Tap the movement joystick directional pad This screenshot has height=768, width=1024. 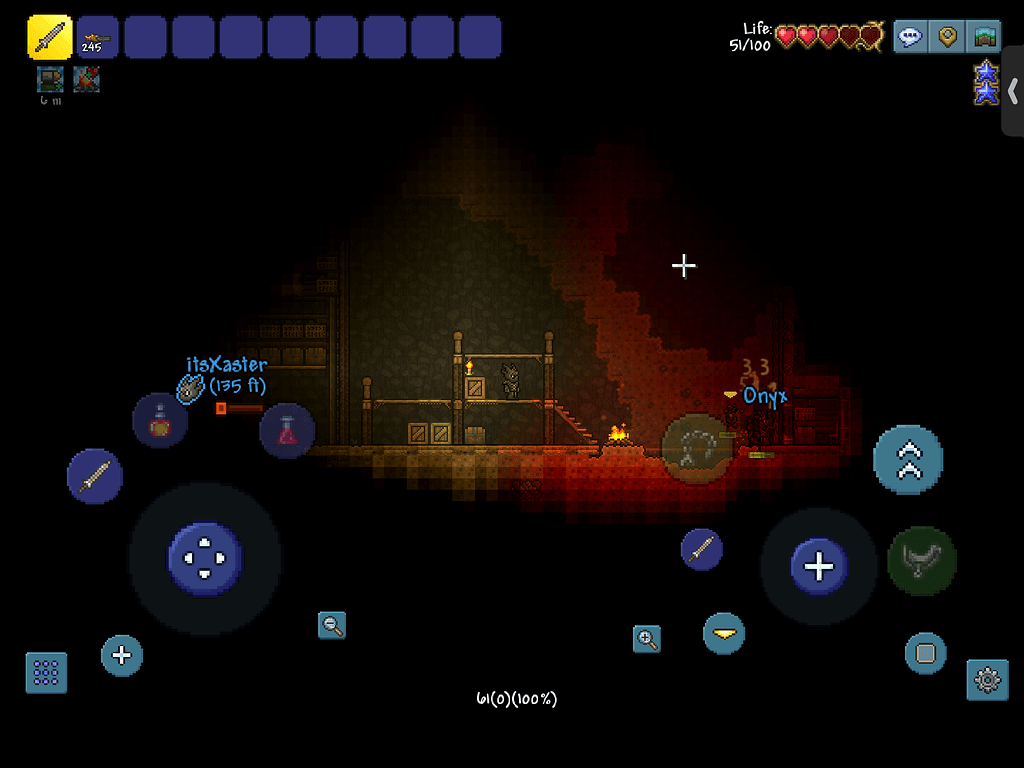(205, 558)
